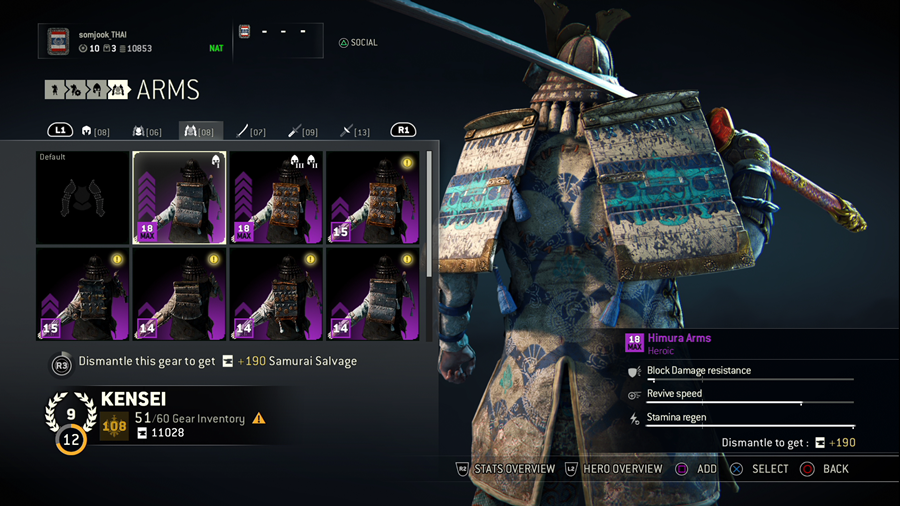Go Back from the arms menu
900x506 pixels.
pyautogui.click(x=825, y=469)
